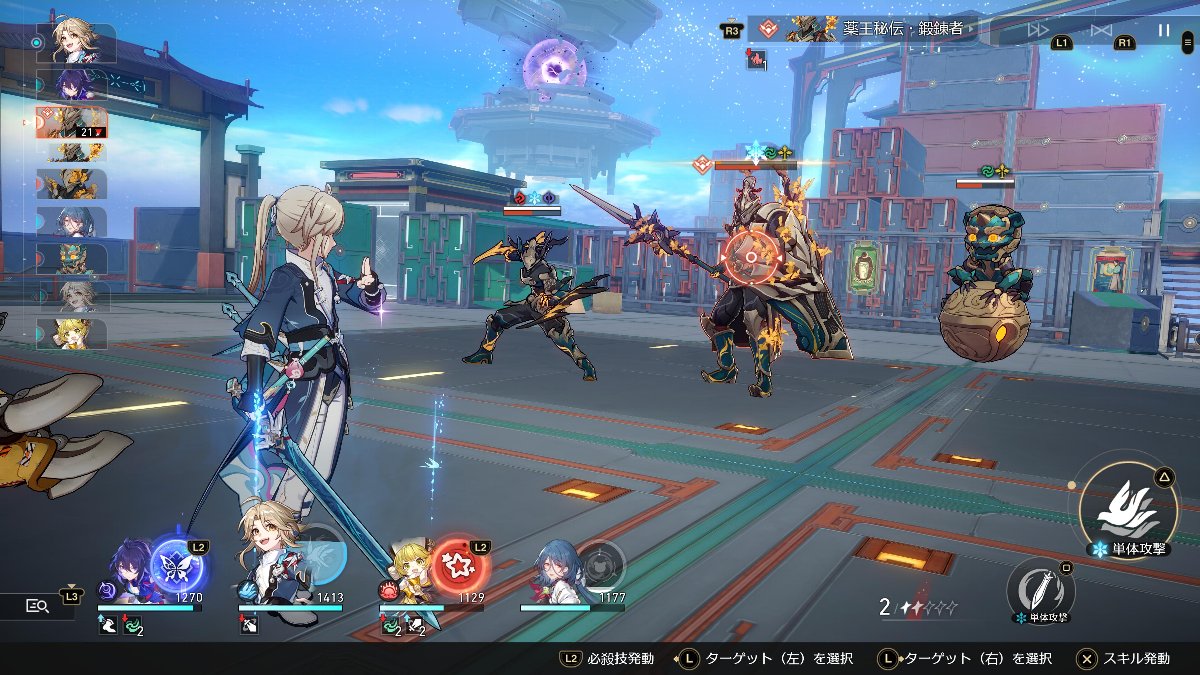1200x675 pixels.
Task: Trigger the red star ultimate icon
Action: click(x=460, y=566)
